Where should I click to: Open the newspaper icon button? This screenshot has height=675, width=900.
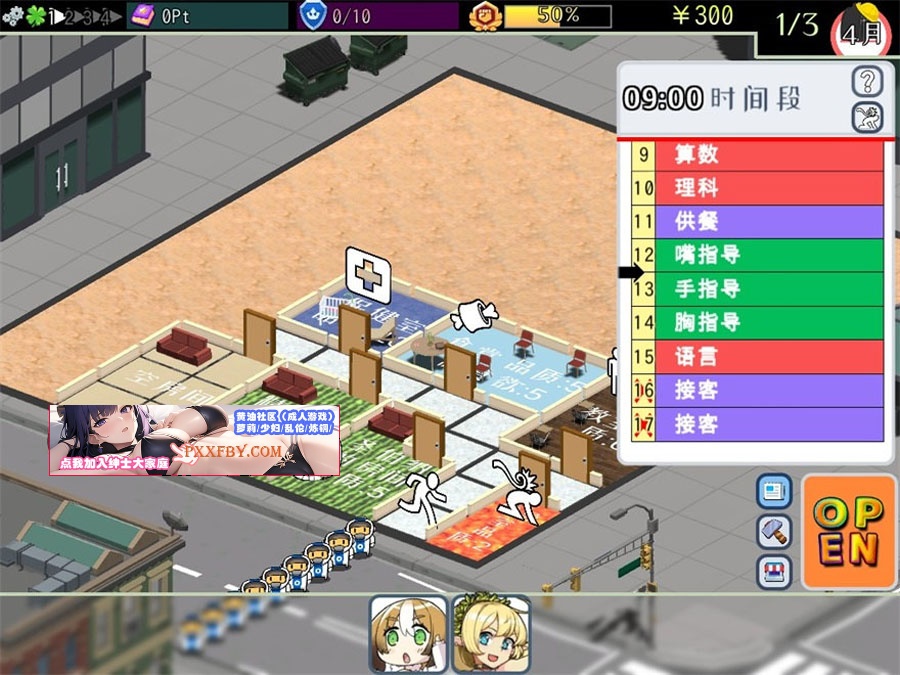pos(774,491)
